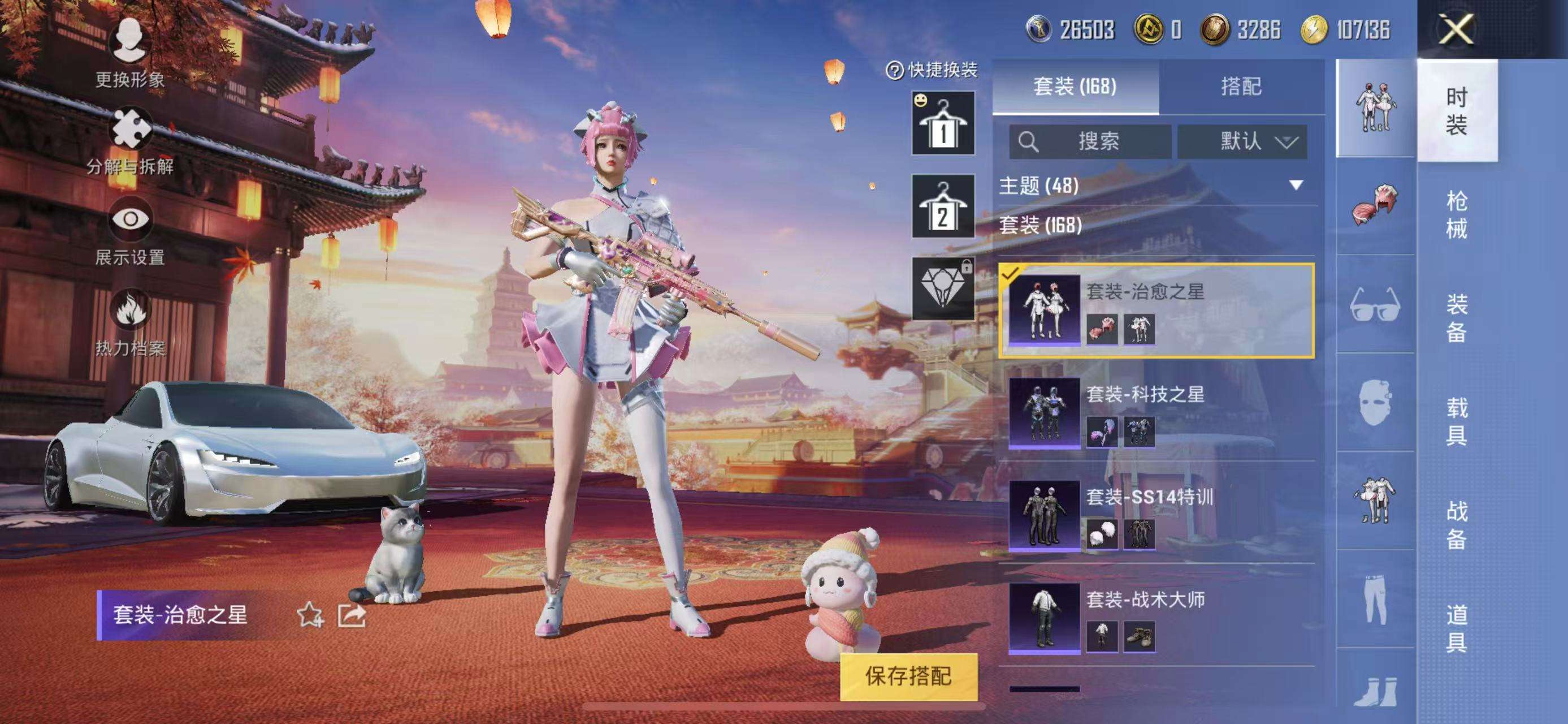Click the locked diamond outfit slot
The image size is (1568, 724).
click(942, 288)
